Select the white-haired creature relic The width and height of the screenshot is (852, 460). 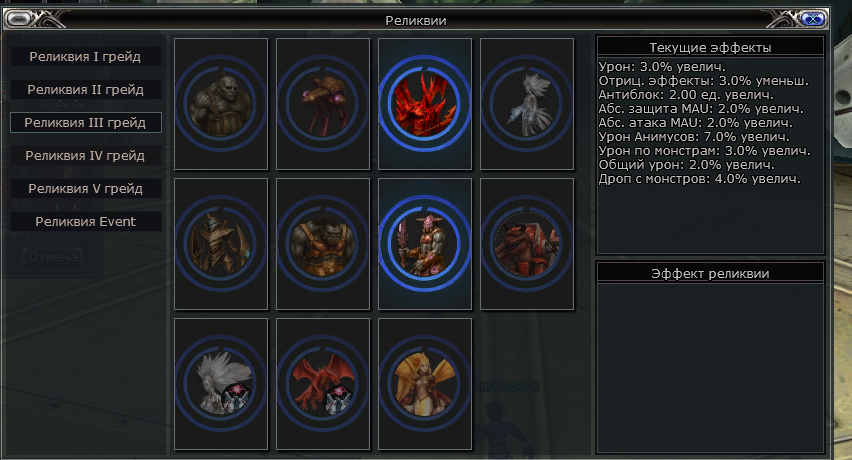(221, 383)
